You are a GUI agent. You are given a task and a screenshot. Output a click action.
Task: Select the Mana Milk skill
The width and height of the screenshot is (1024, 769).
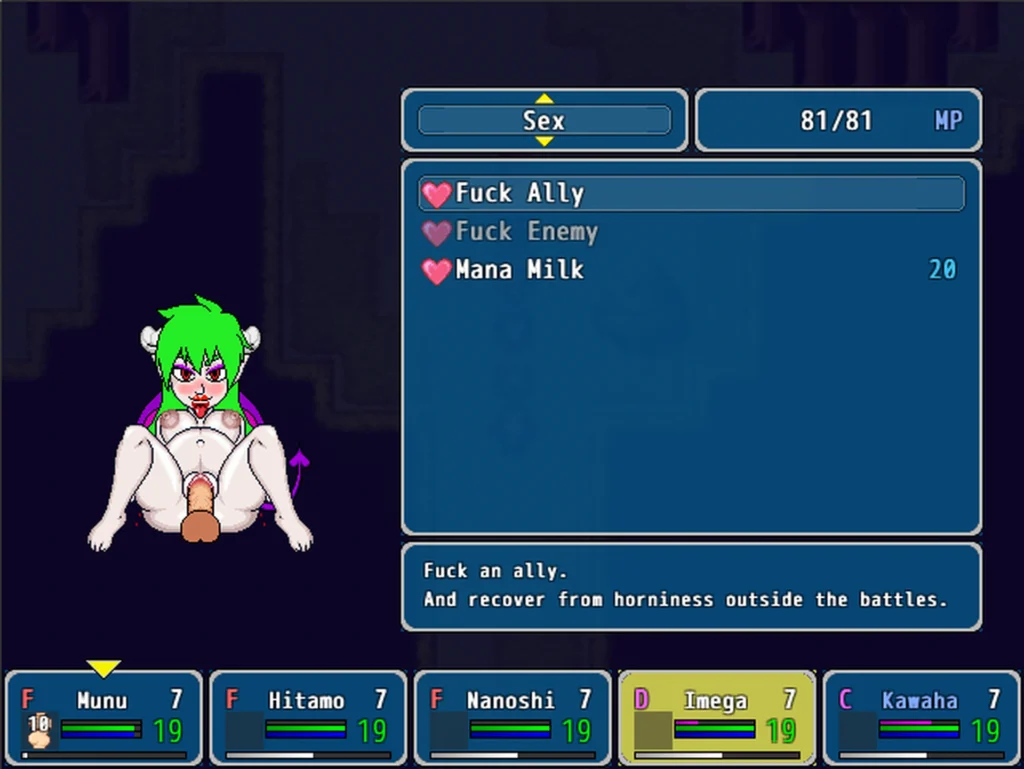(690, 270)
